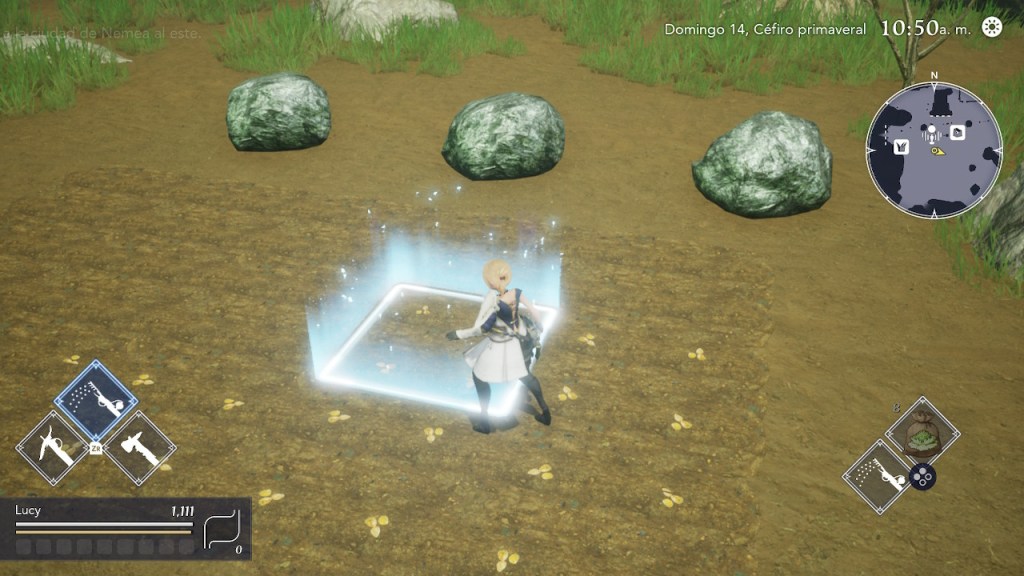This screenshot has width=1024, height=576.
Task: Select the watering can tool in the tool wheel
Action: [x=96, y=400]
